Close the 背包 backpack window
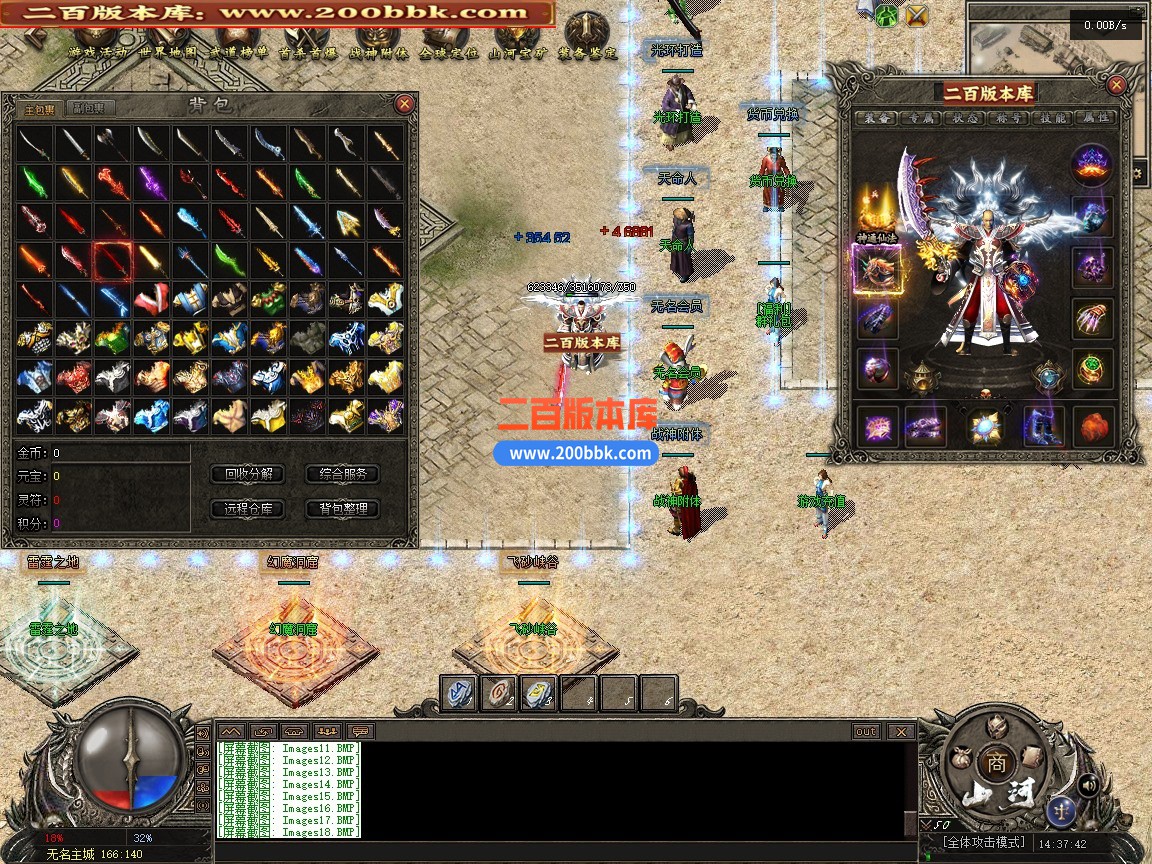The width and height of the screenshot is (1152, 864). [404, 104]
